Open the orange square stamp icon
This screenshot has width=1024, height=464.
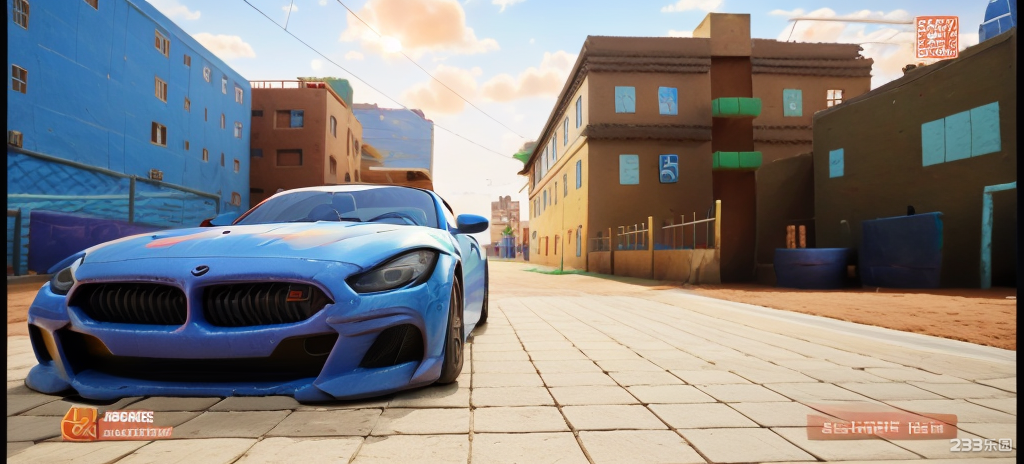coord(936,37)
